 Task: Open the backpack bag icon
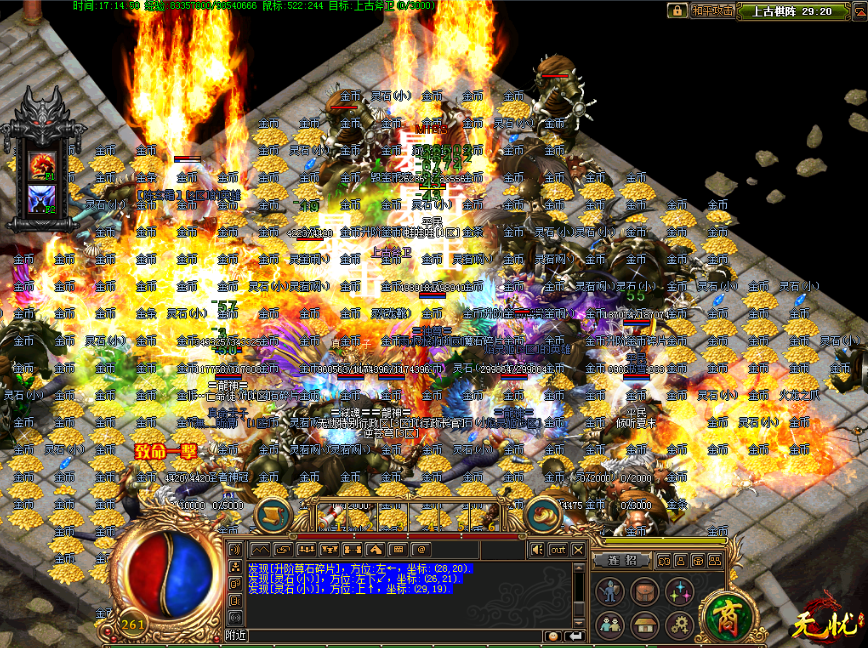pyautogui.click(x=645, y=592)
